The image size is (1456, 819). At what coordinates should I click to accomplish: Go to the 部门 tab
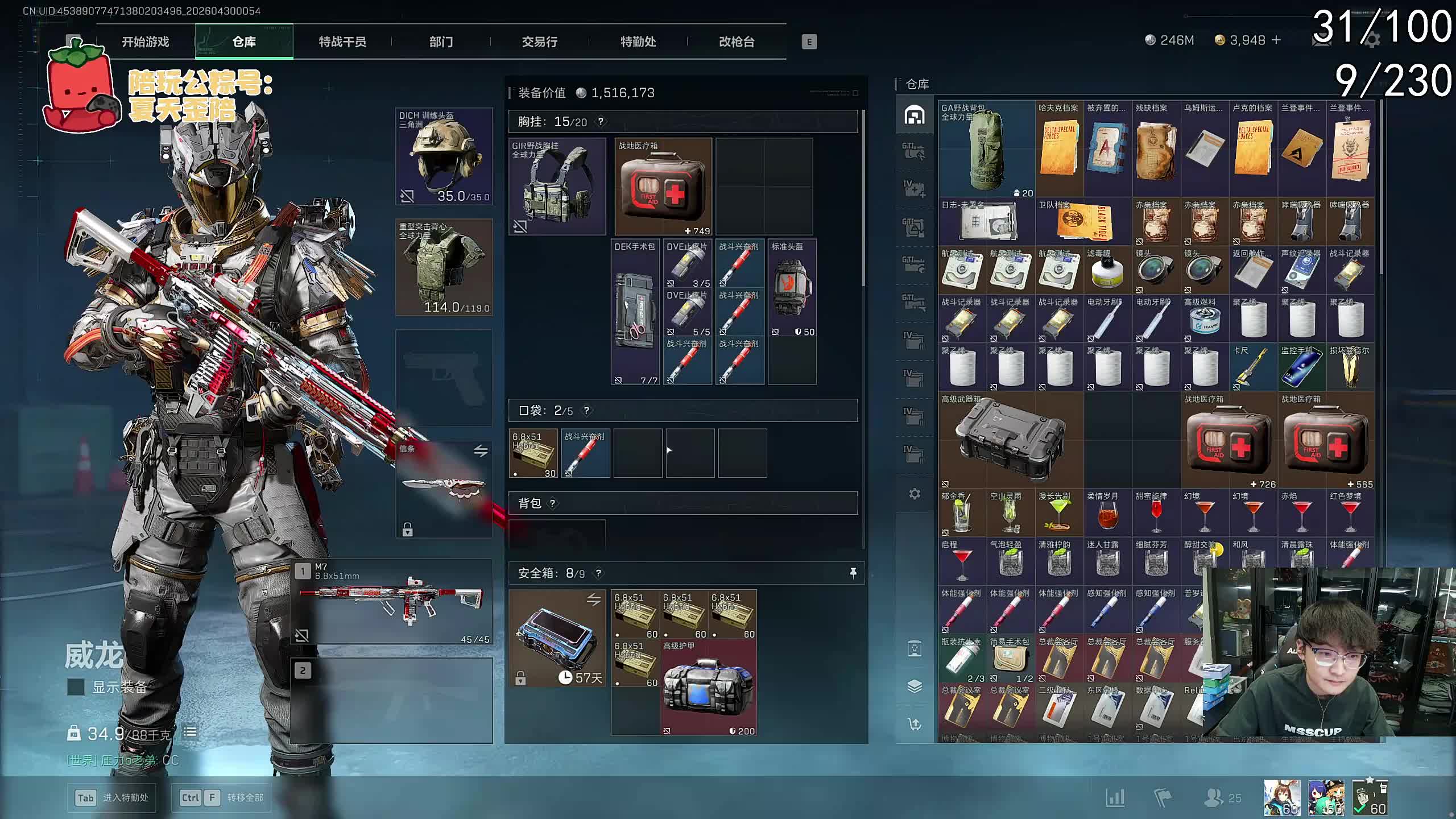[441, 42]
